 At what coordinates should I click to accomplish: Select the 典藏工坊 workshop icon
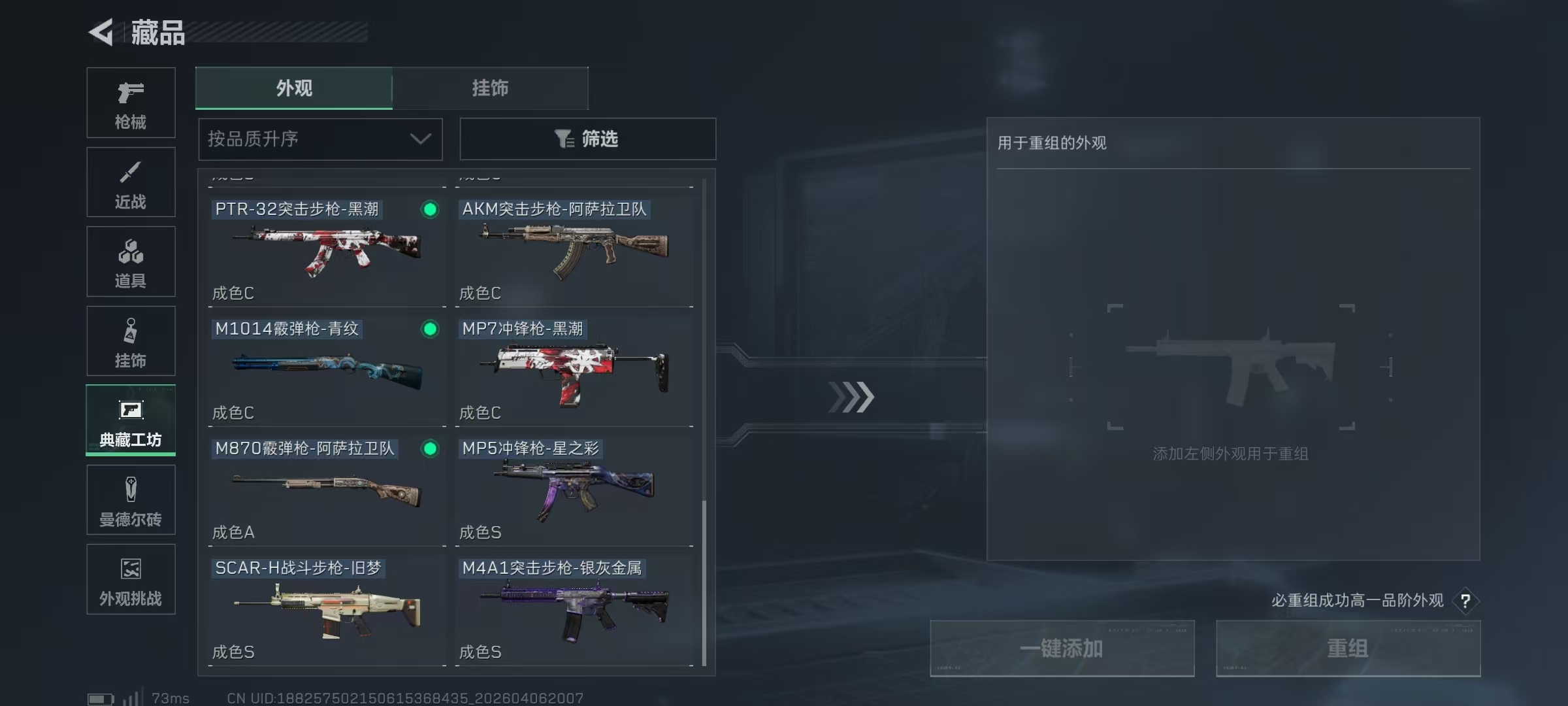pos(131,420)
